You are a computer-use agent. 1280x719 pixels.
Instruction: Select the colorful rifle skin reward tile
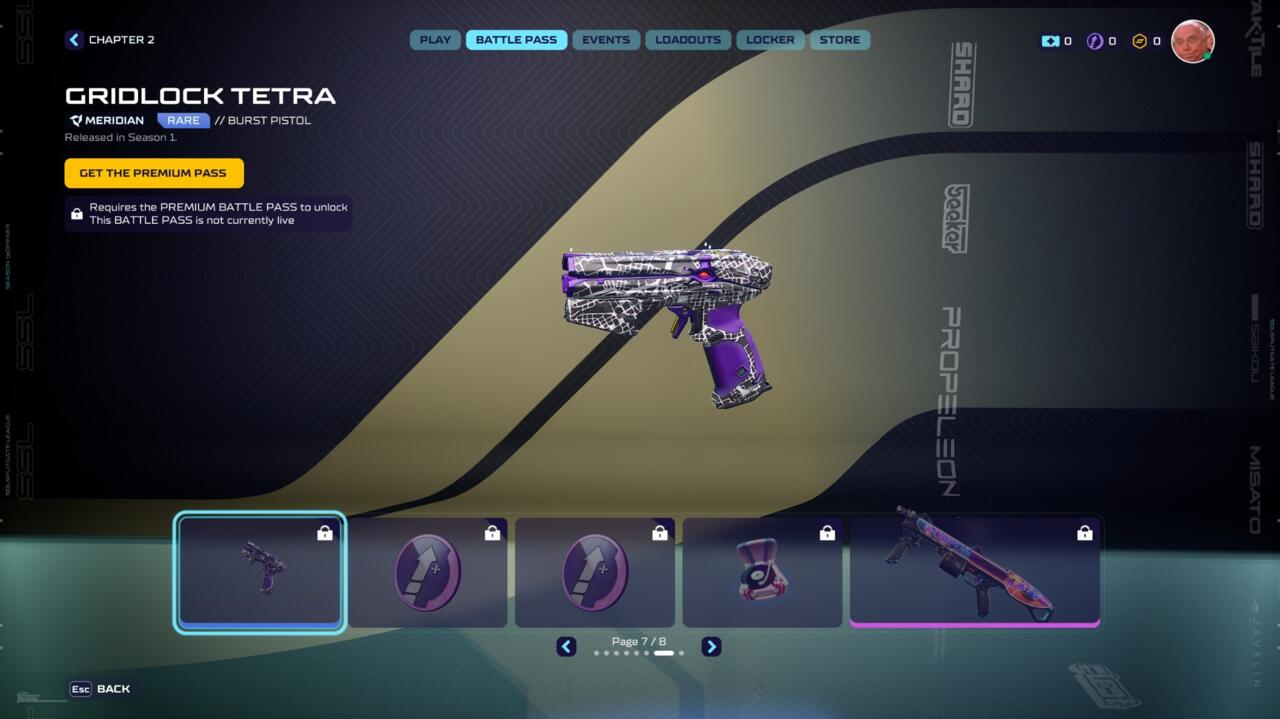point(974,572)
